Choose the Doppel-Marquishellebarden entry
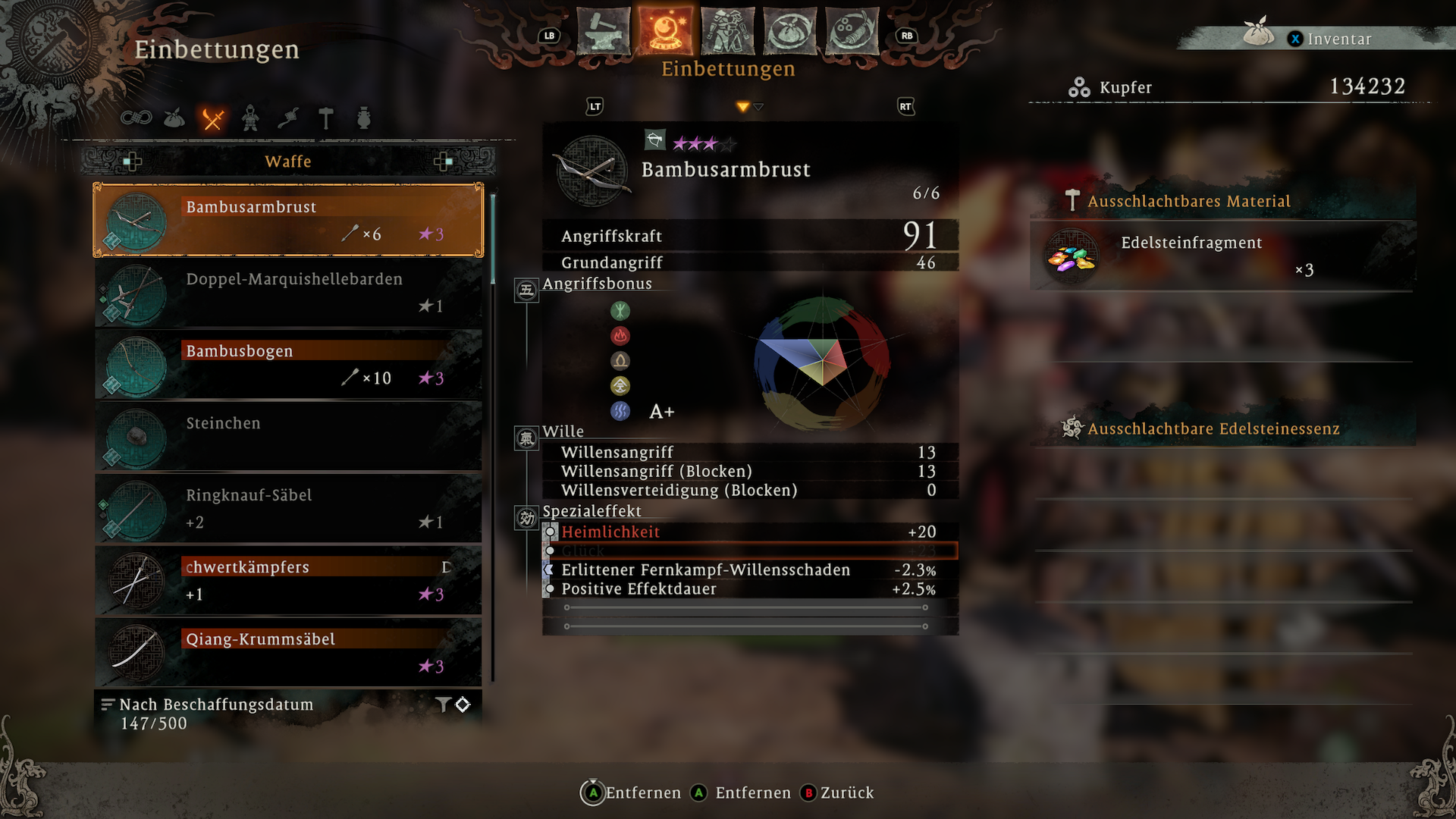Viewport: 1456px width, 819px height. coord(288,292)
